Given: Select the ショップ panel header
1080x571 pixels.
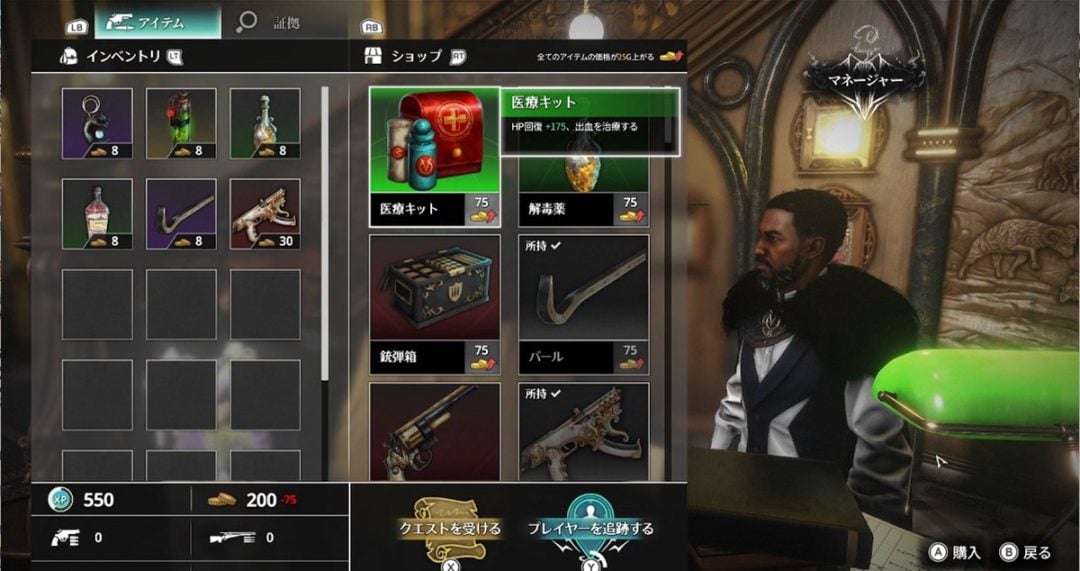Looking at the screenshot, I should [416, 56].
